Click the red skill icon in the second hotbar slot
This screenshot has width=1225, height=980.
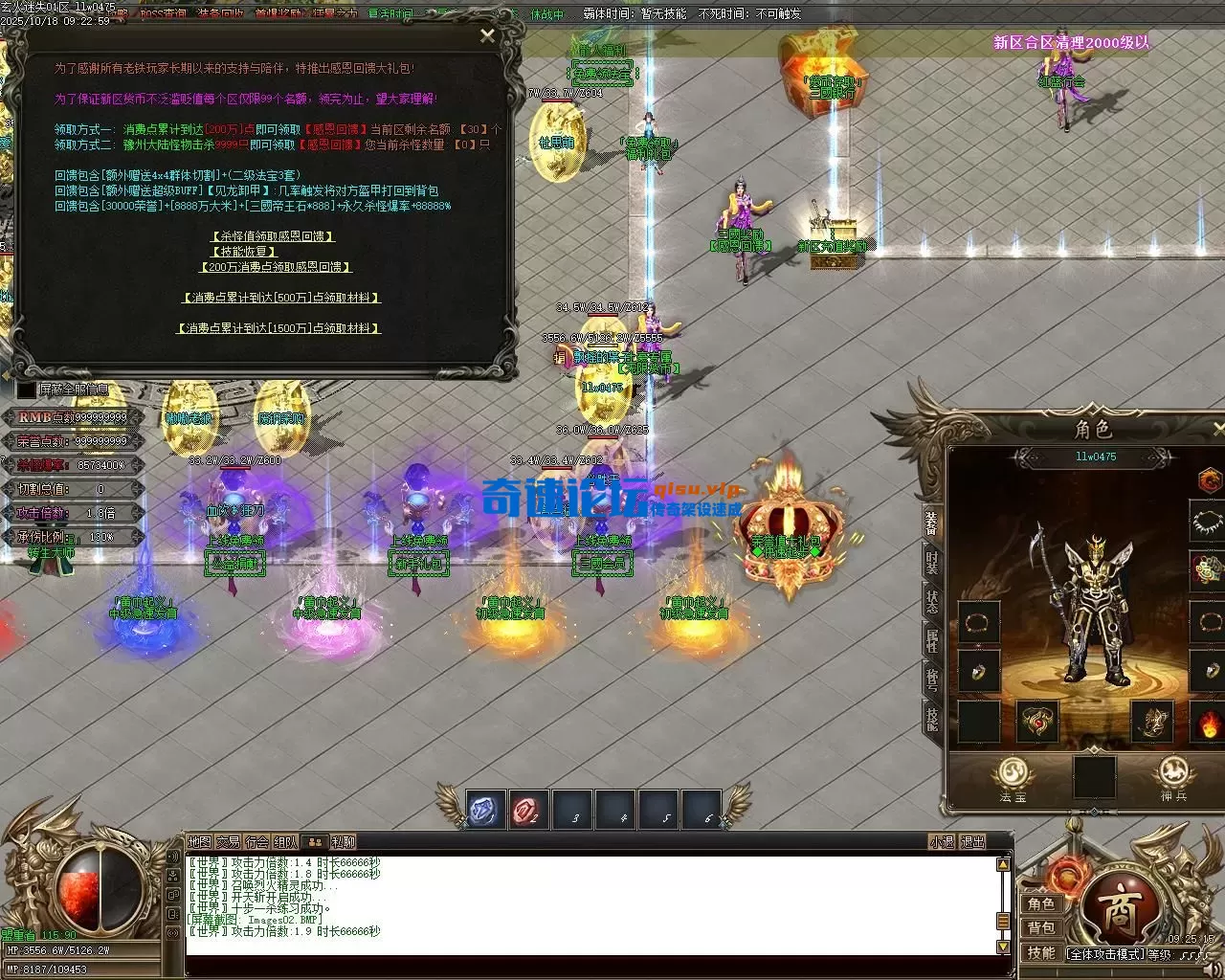(529, 809)
